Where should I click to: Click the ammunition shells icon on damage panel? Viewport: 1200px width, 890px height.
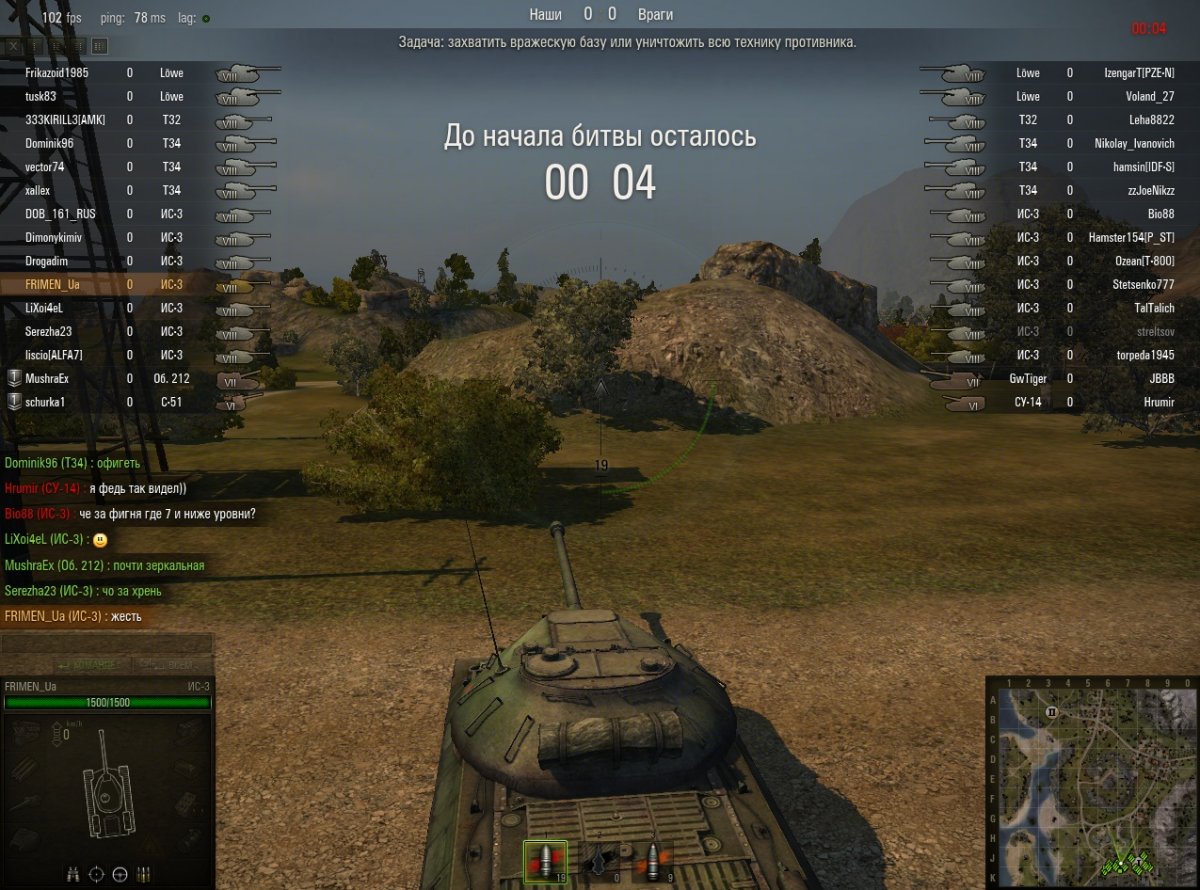pos(144,873)
